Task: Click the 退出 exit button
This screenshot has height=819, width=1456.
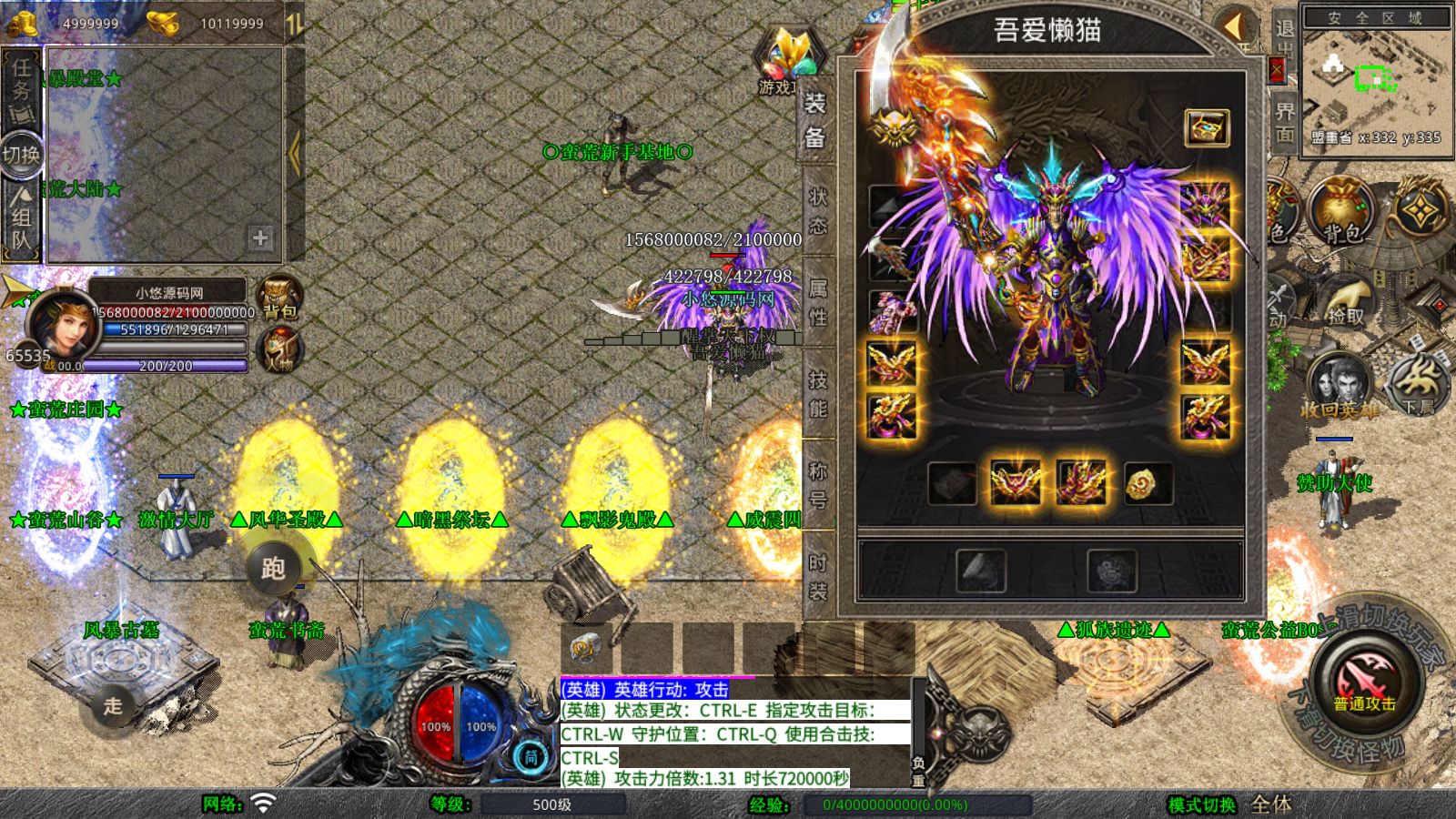Action: click(x=1284, y=38)
